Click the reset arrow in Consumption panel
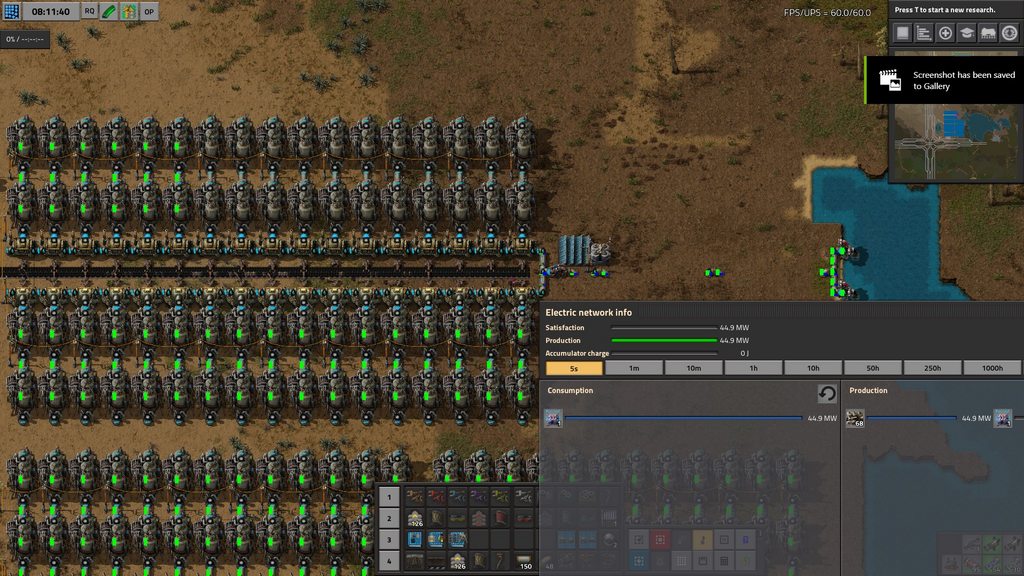 tap(827, 393)
